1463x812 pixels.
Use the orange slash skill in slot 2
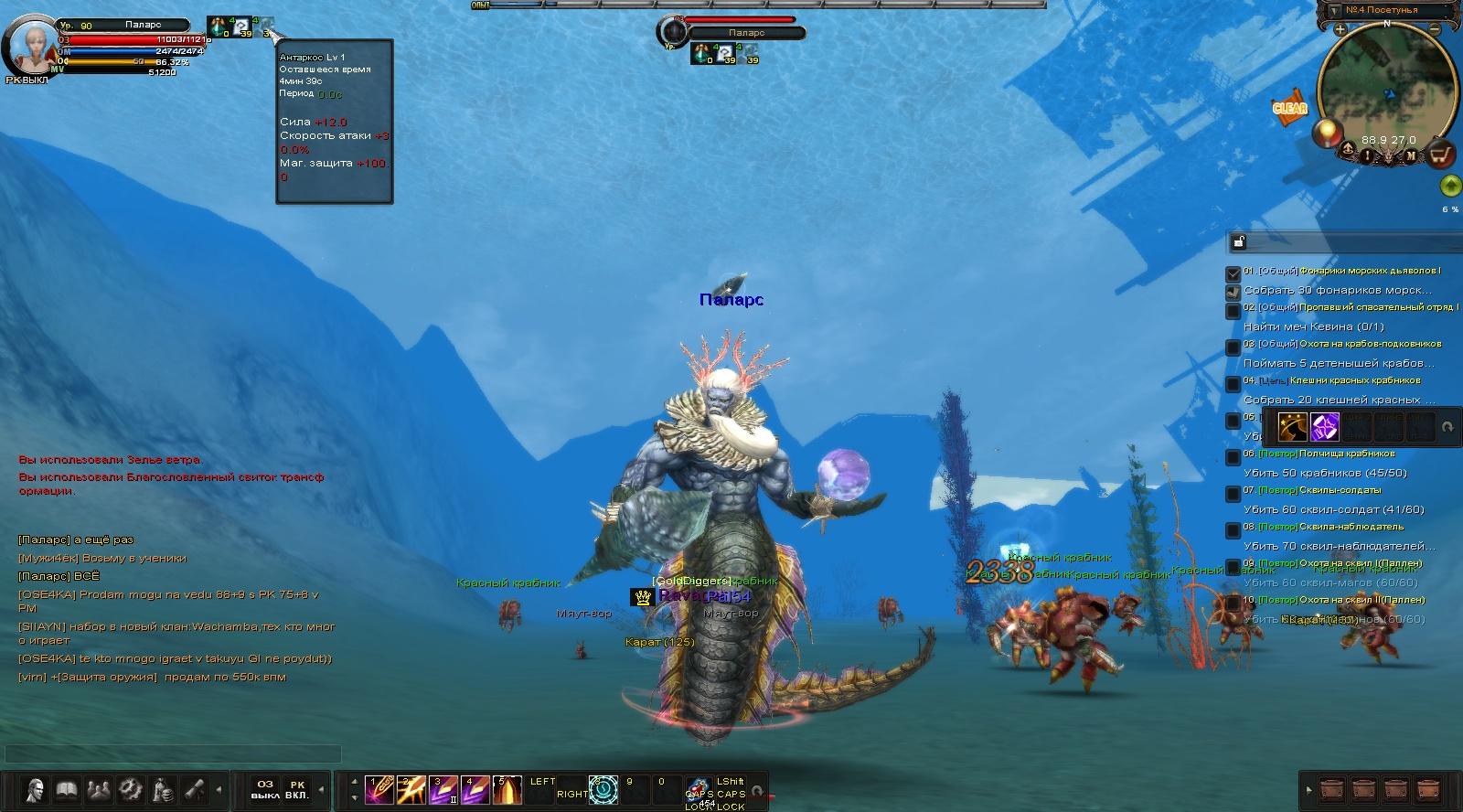pyautogui.click(x=411, y=789)
